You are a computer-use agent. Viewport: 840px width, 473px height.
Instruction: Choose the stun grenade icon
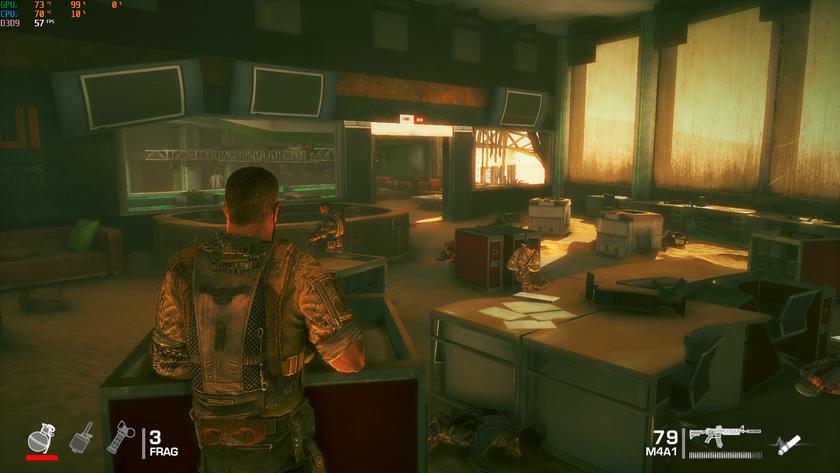click(120, 438)
